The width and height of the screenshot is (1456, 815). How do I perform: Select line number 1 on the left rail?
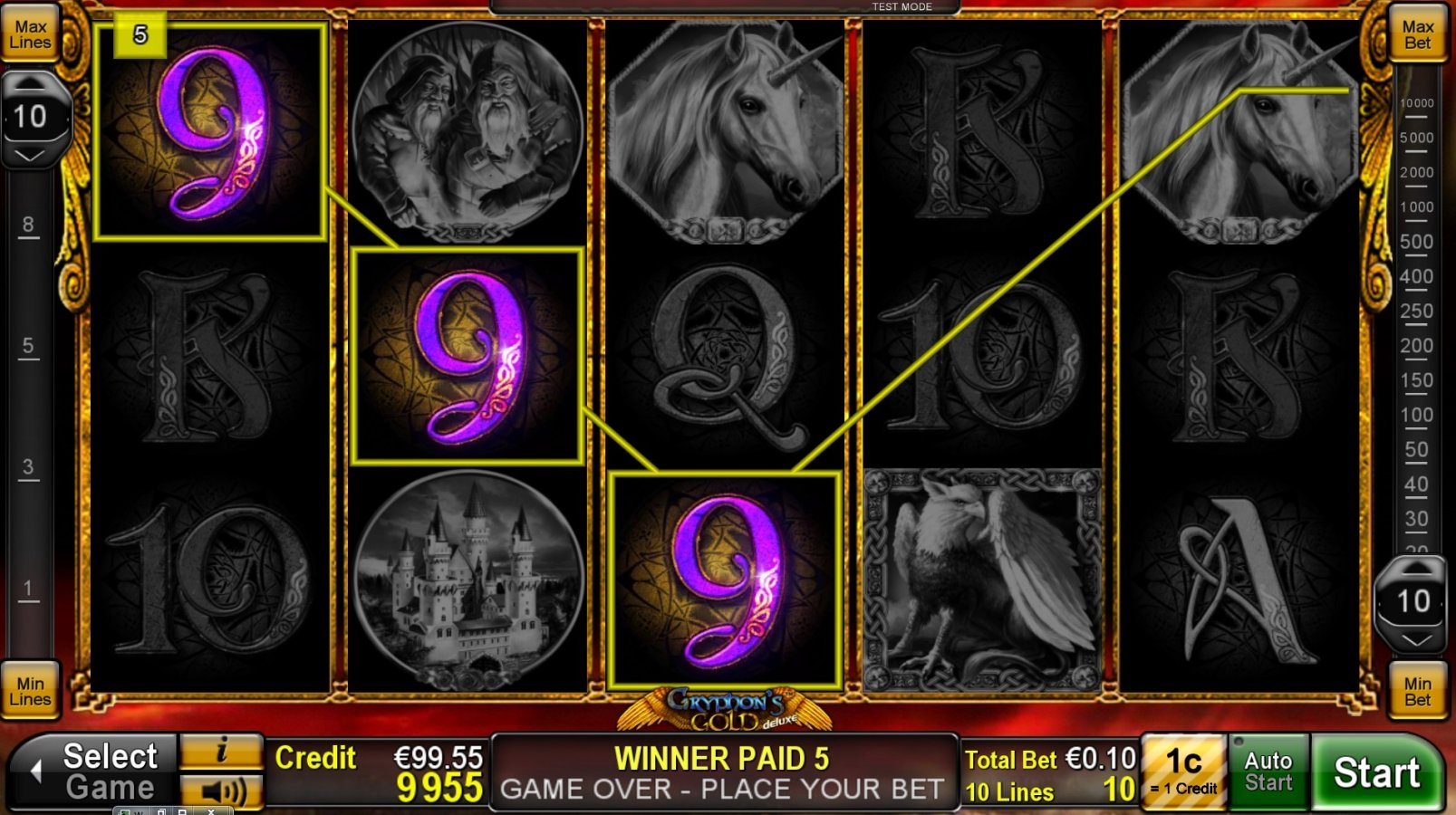28,589
